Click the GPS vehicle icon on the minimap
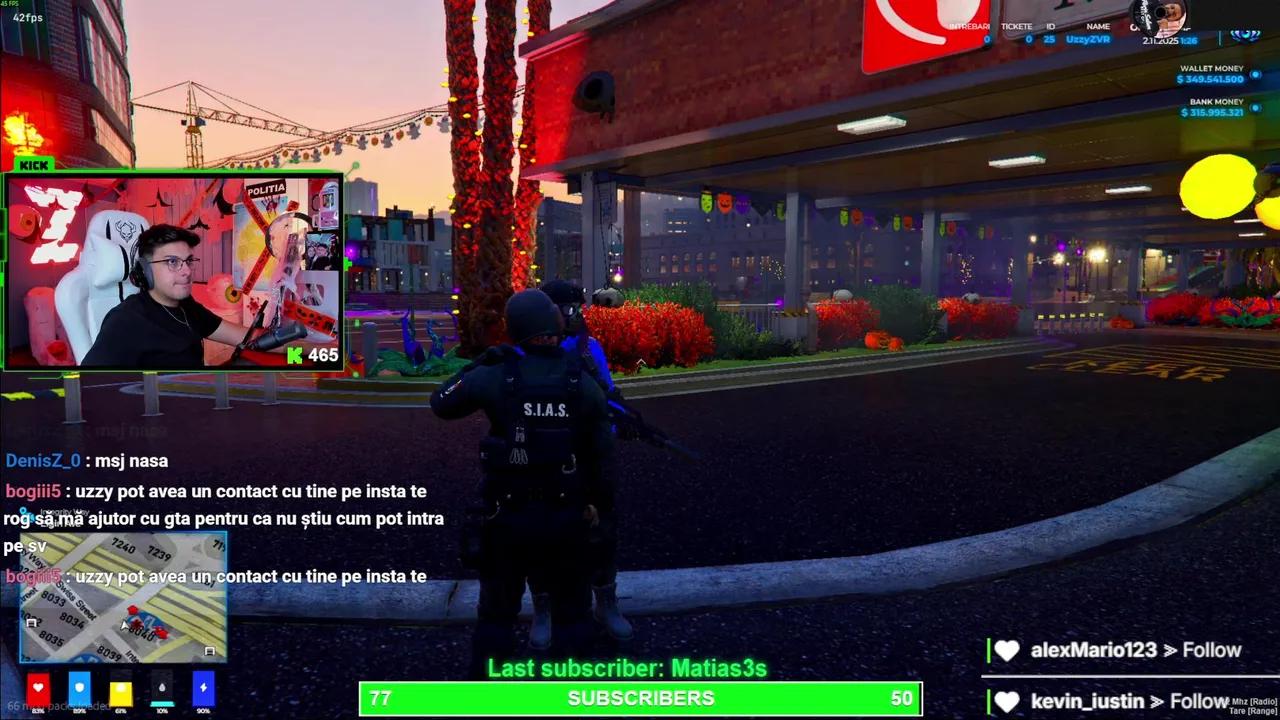The width and height of the screenshot is (1280, 720). [124, 627]
